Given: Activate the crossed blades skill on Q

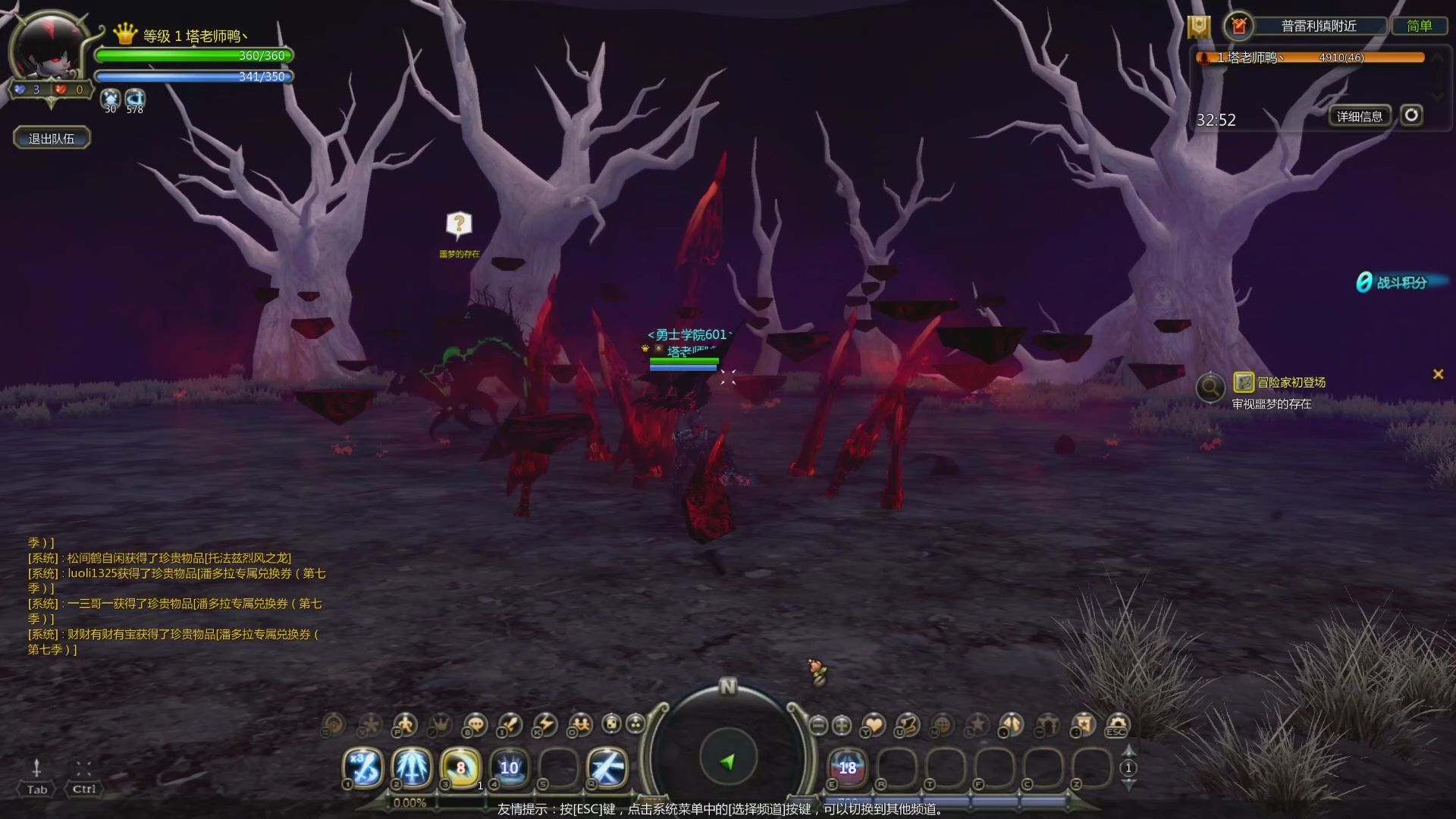Looking at the screenshot, I should [607, 767].
